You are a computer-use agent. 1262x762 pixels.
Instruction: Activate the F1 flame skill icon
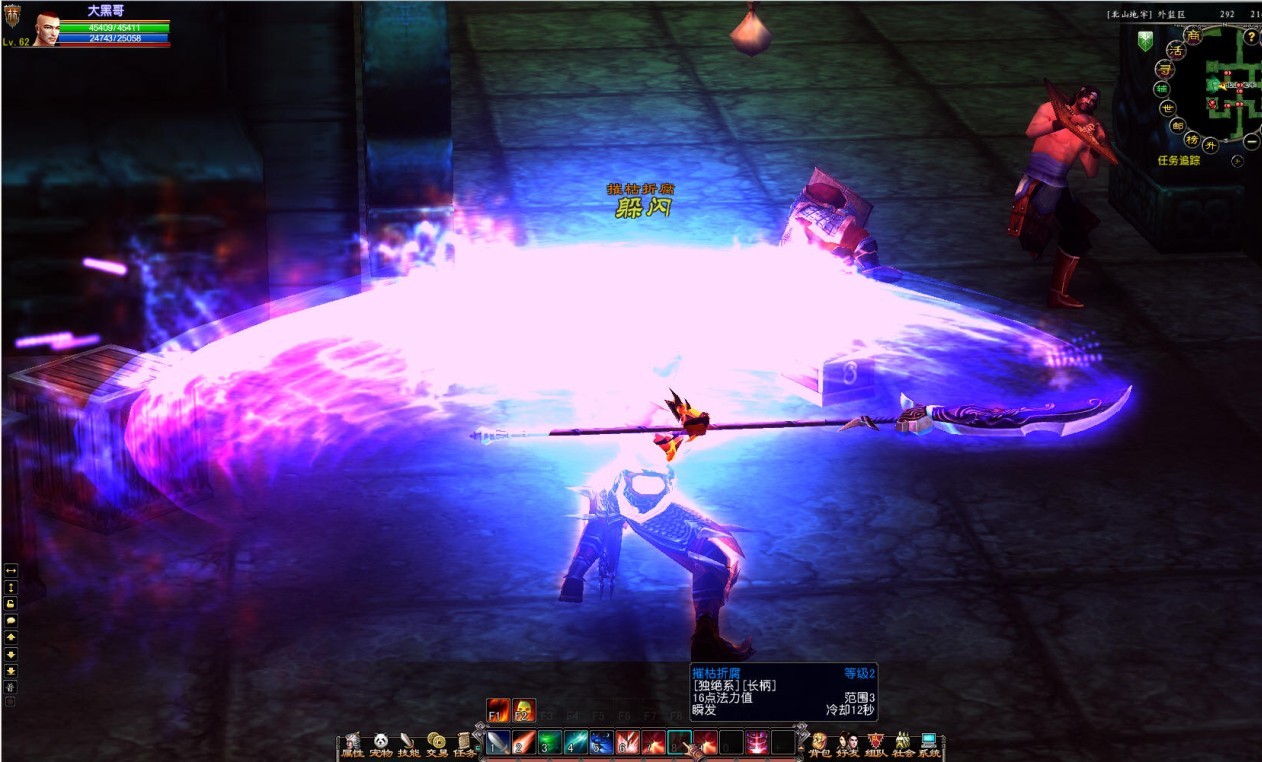coord(498,710)
